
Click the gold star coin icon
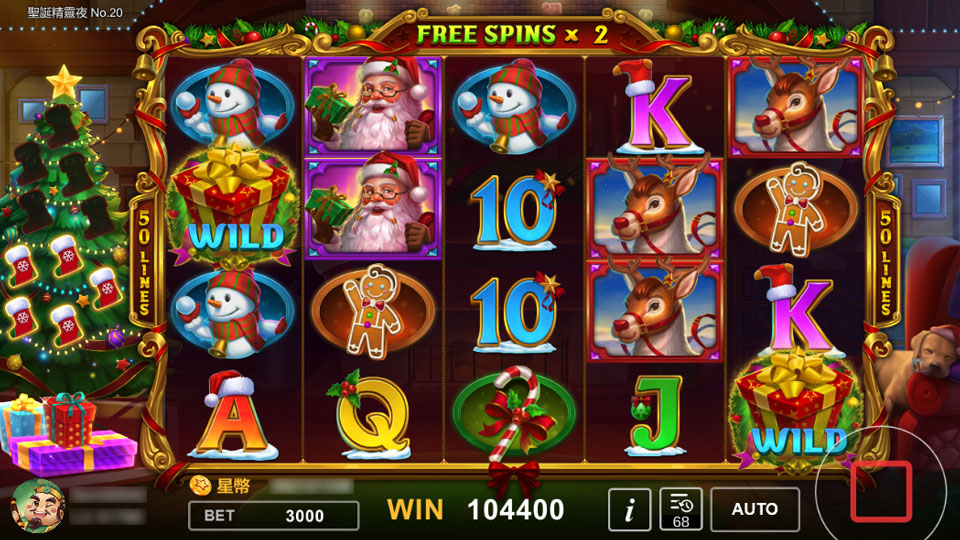pos(199,486)
